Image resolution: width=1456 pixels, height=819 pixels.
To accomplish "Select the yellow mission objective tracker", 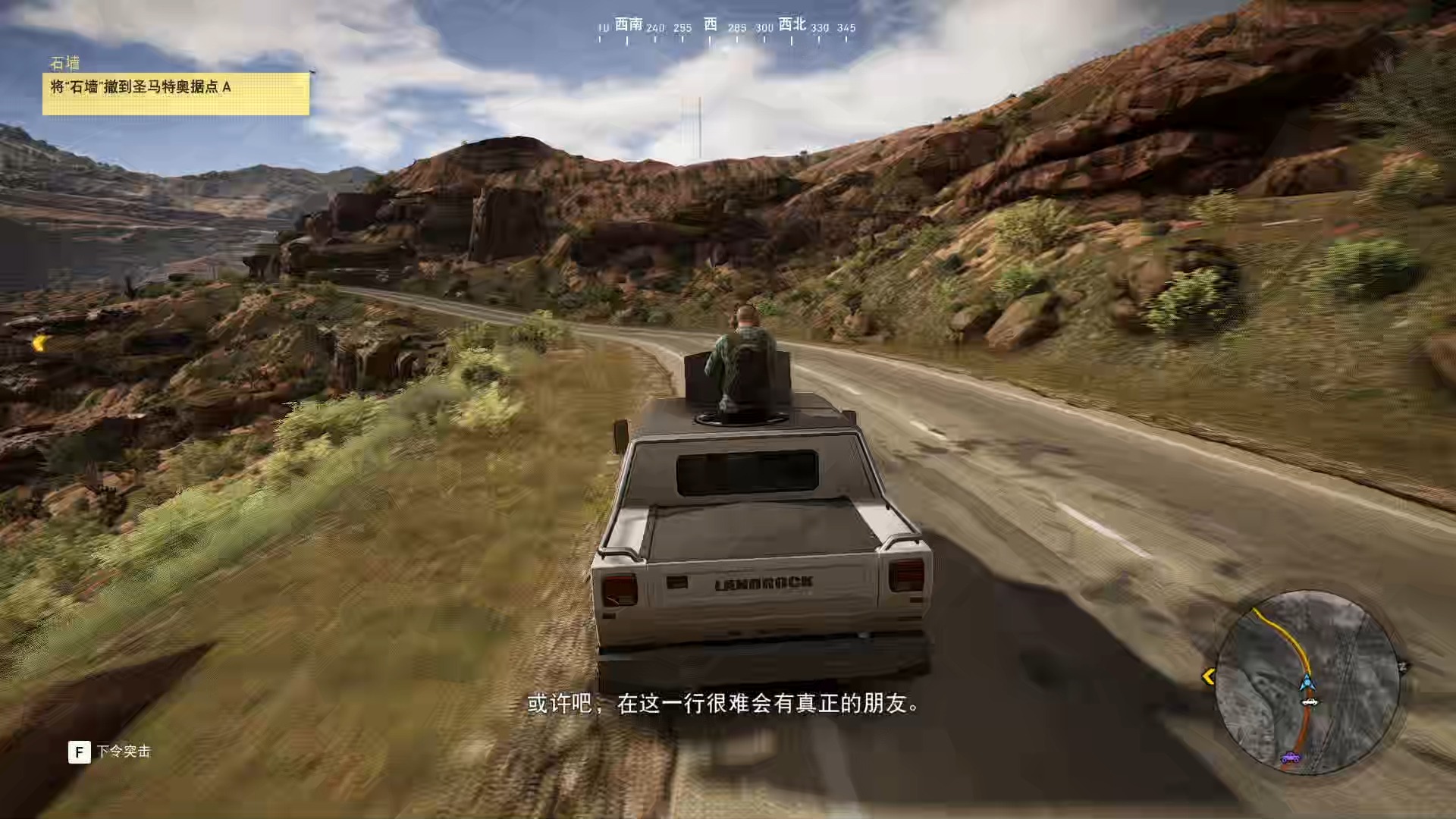I will click(176, 93).
